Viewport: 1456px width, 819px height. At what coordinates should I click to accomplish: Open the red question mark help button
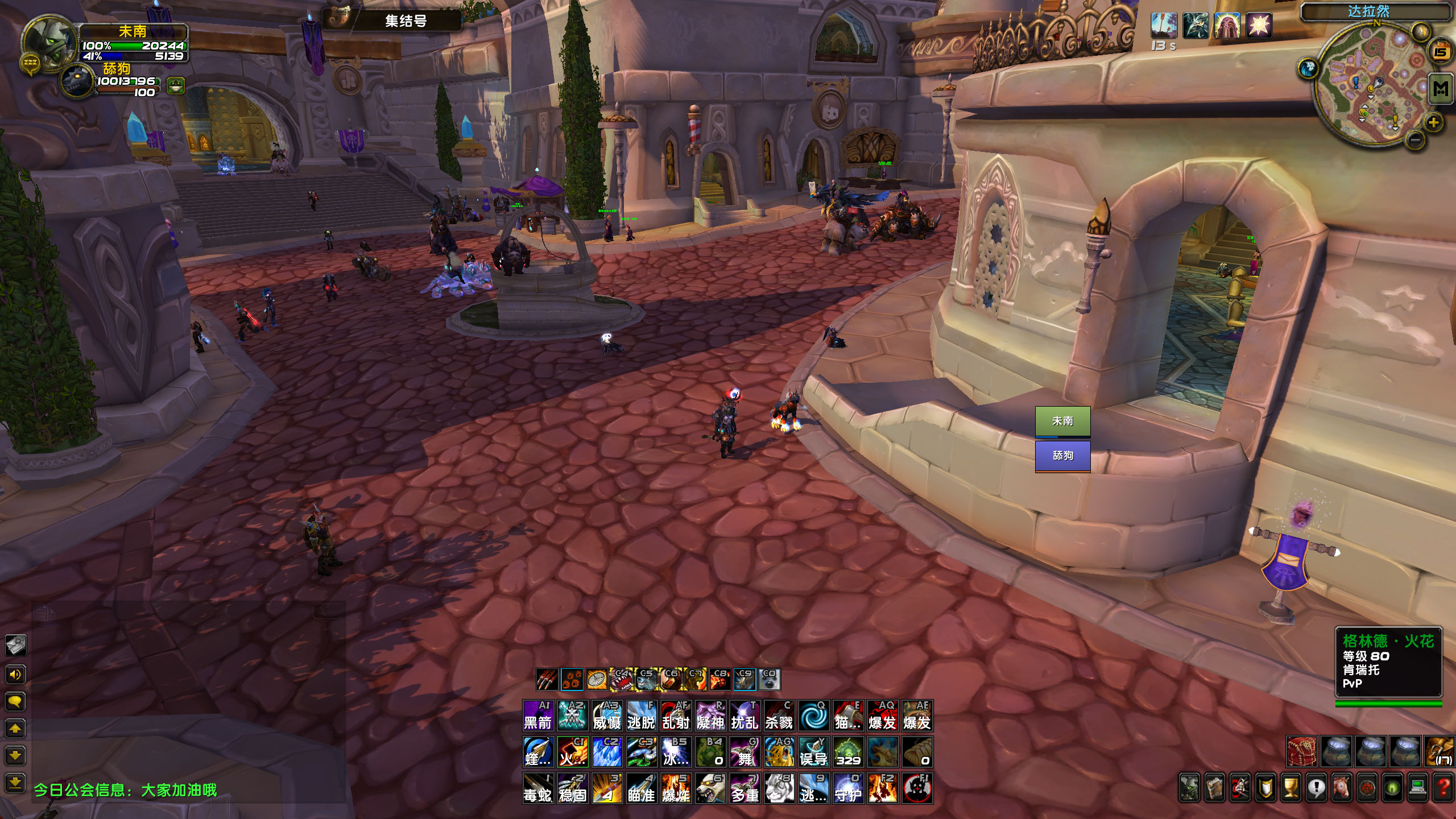[1443, 788]
